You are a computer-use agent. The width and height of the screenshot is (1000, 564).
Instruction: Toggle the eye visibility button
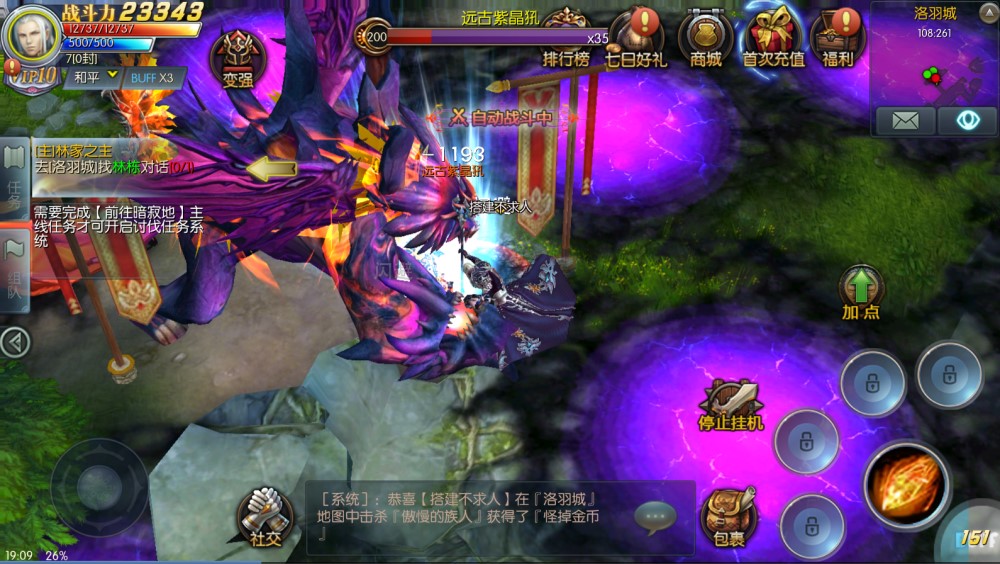[967, 121]
